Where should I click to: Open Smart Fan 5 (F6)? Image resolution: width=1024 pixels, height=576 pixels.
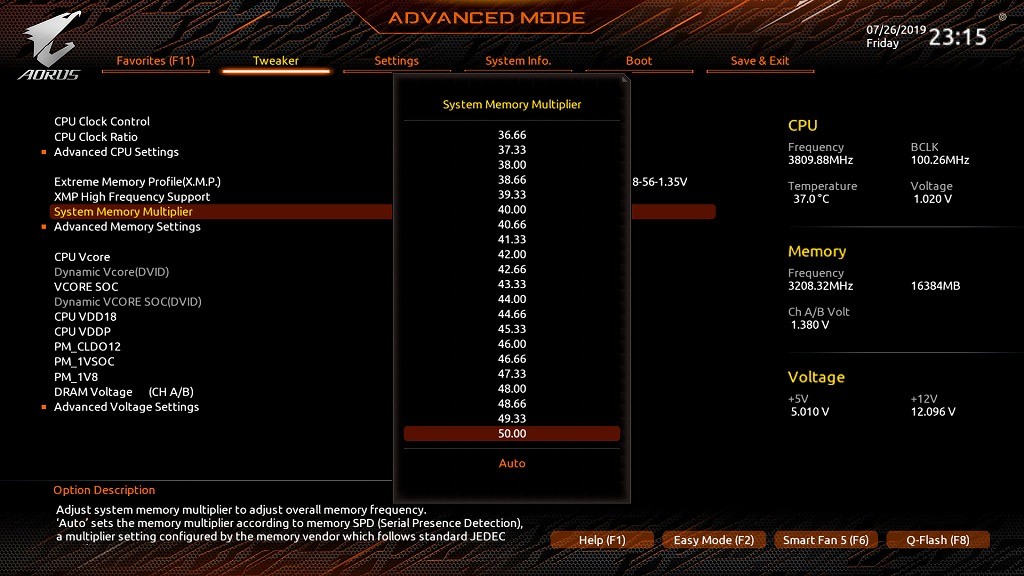coord(826,540)
